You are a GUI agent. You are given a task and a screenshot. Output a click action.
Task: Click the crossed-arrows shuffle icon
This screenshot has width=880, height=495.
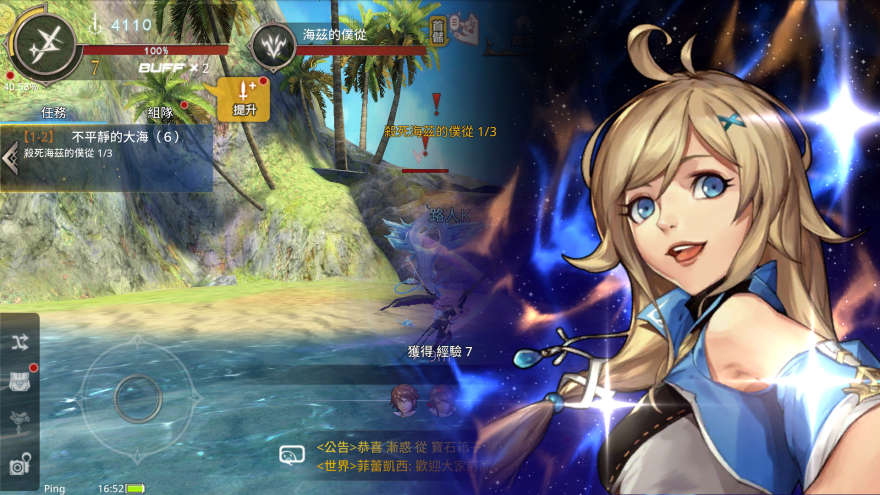point(20,341)
